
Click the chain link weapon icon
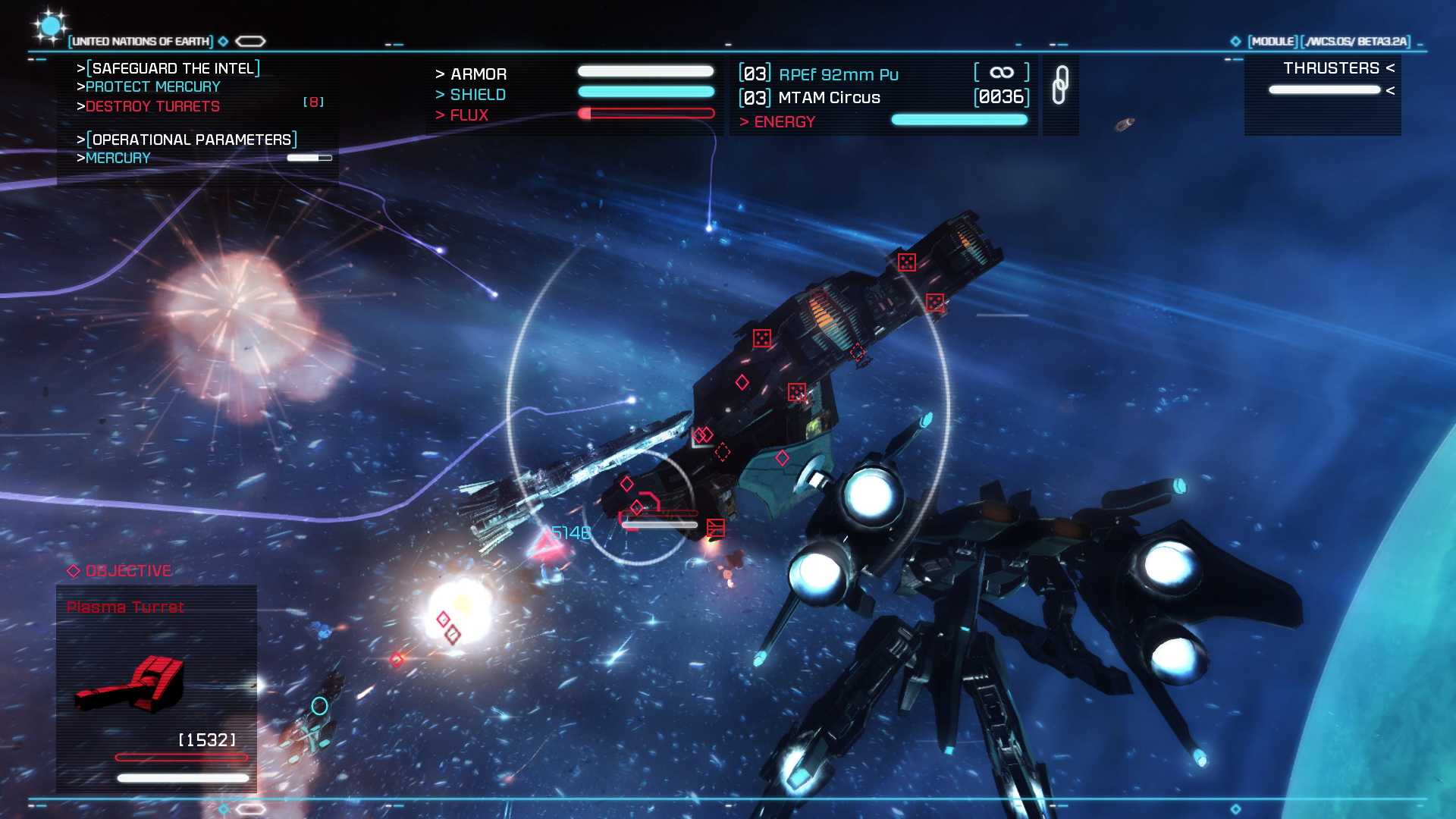click(x=1060, y=85)
